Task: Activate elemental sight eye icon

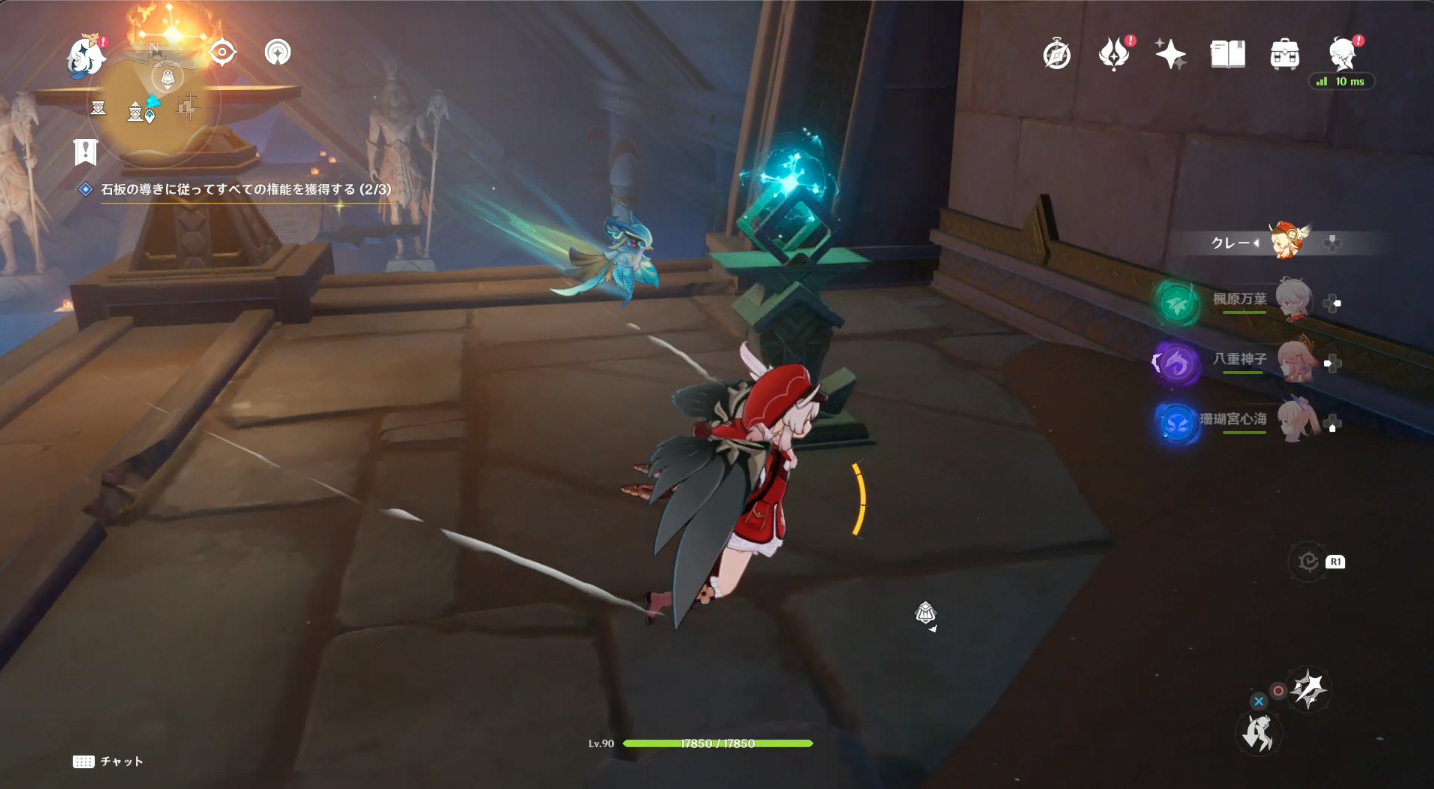Action: tap(221, 52)
